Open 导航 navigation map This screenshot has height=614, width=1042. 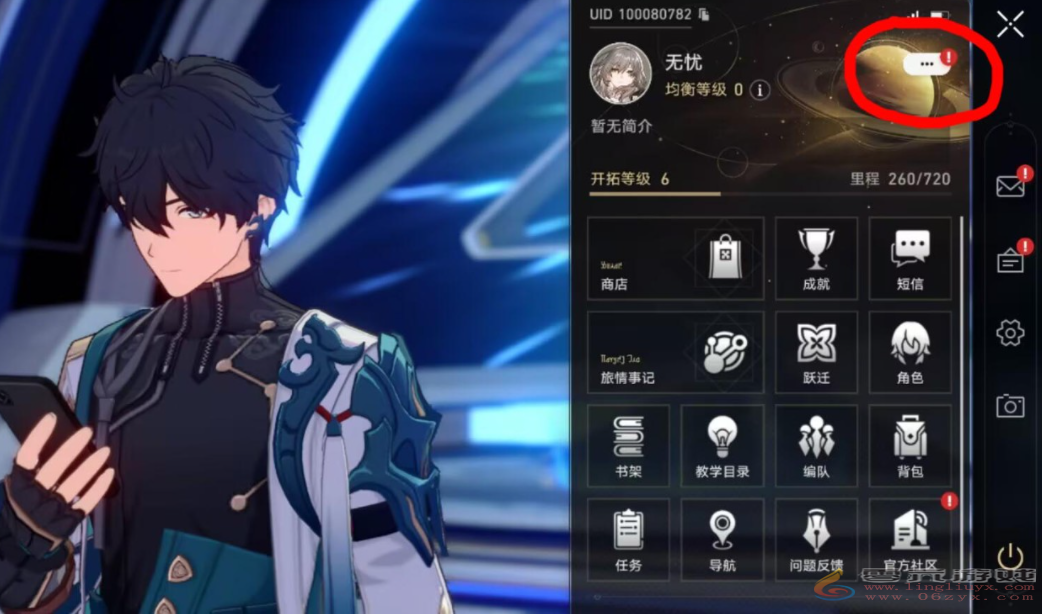pos(722,538)
